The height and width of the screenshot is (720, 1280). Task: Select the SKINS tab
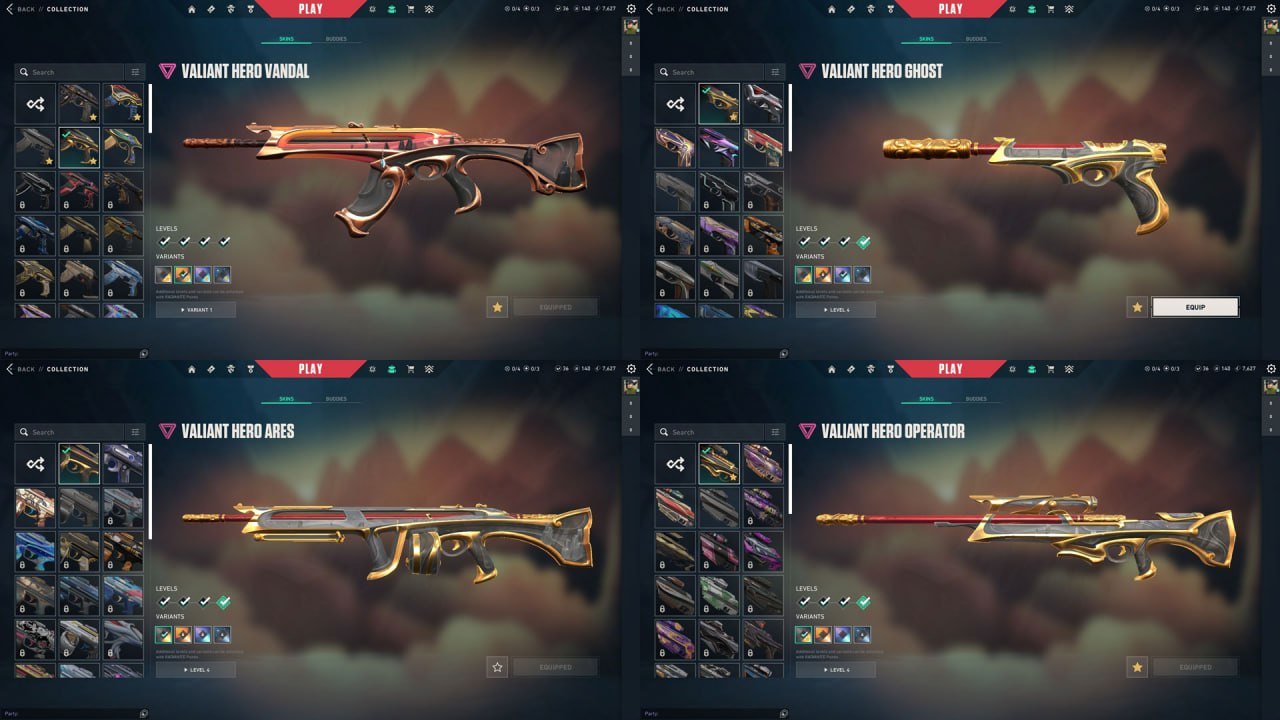coord(288,39)
